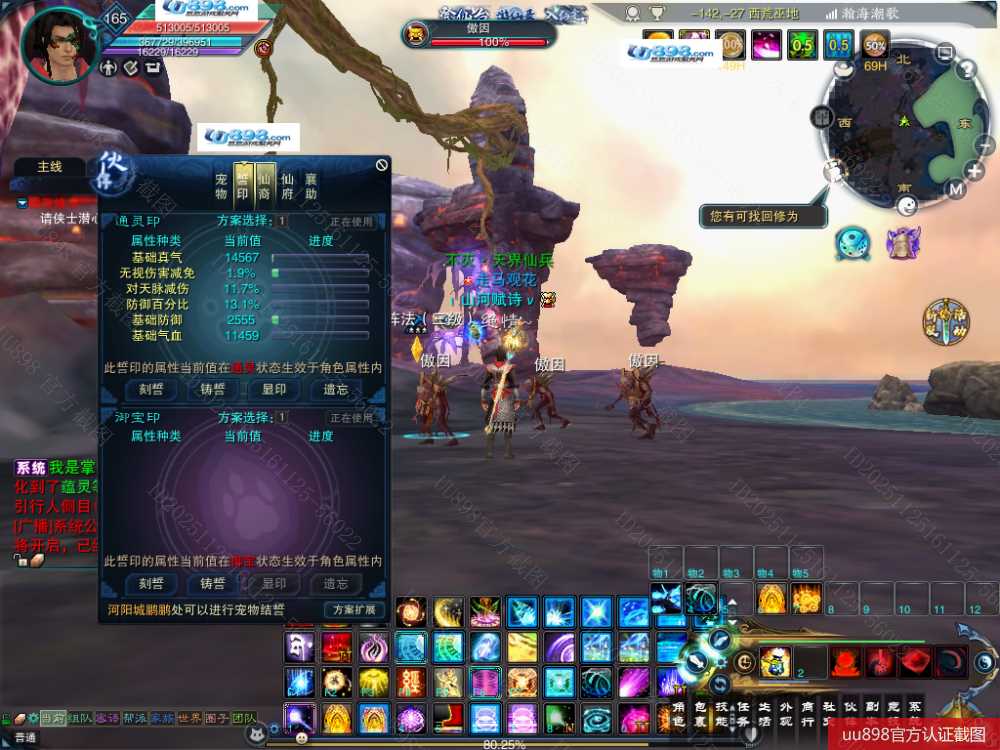Switch chat to the 世界 channel
The width and height of the screenshot is (1000, 750).
pos(189,718)
